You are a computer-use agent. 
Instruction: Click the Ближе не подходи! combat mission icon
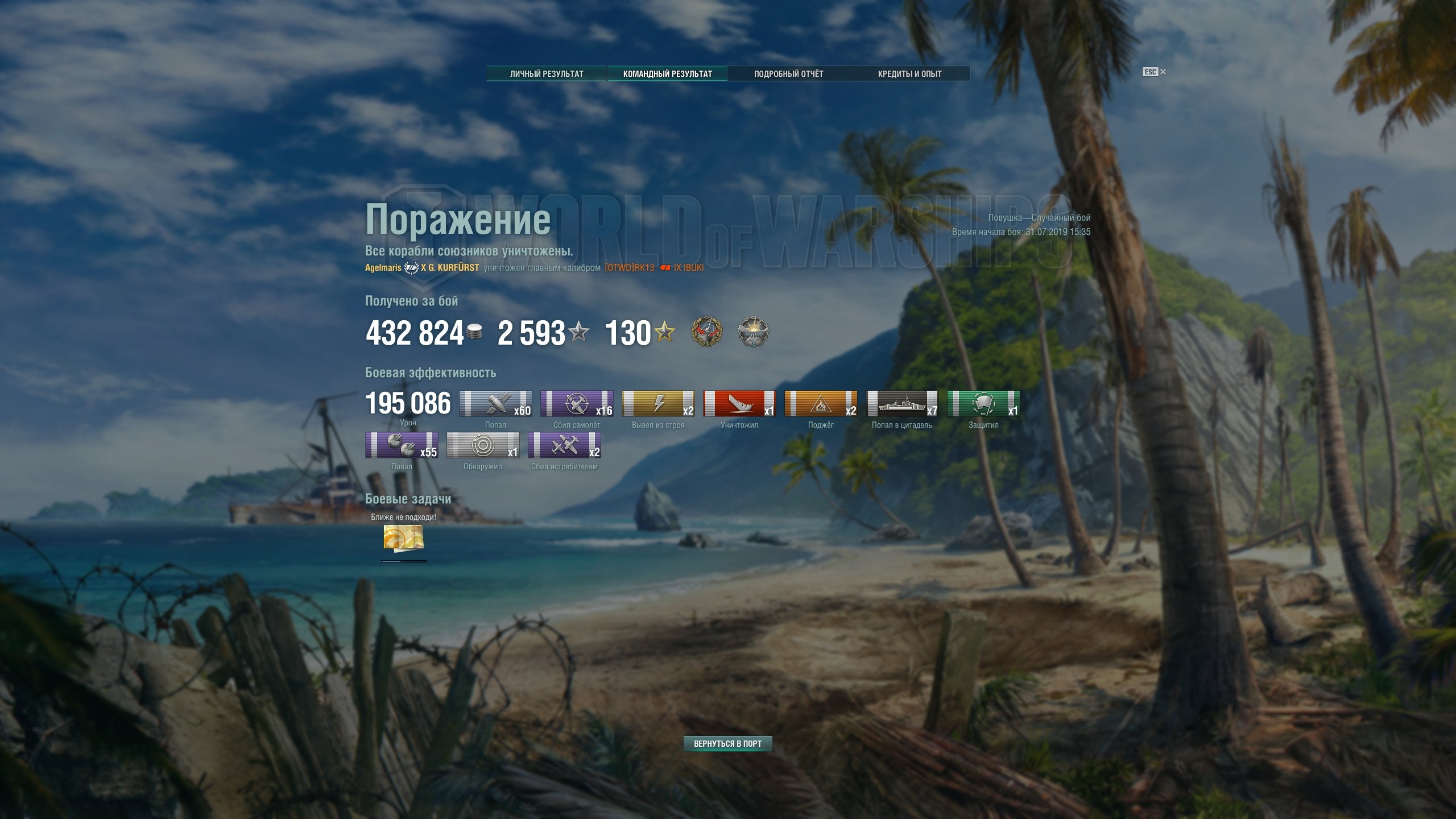(403, 537)
